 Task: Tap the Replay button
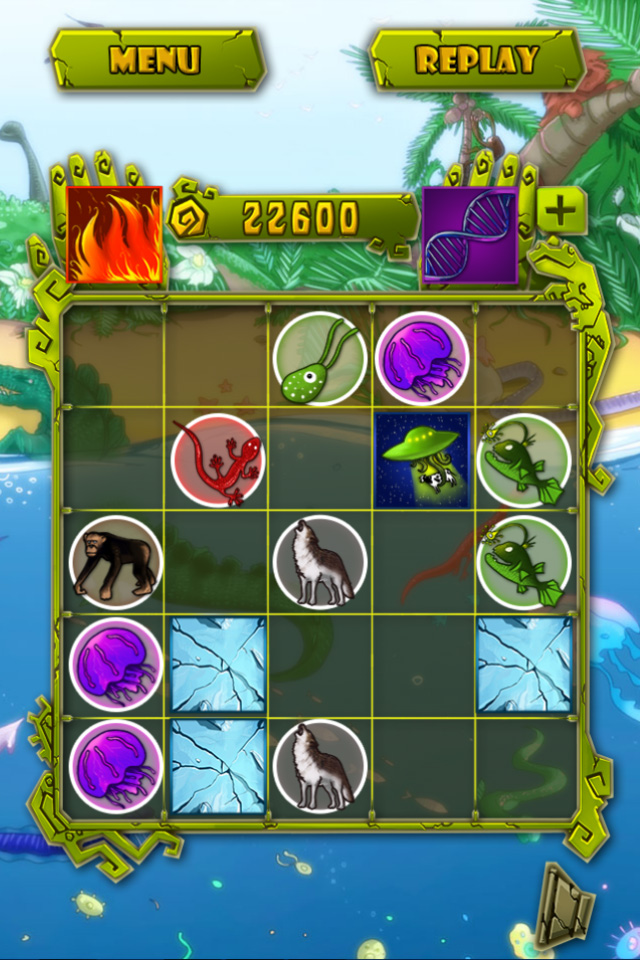point(477,59)
